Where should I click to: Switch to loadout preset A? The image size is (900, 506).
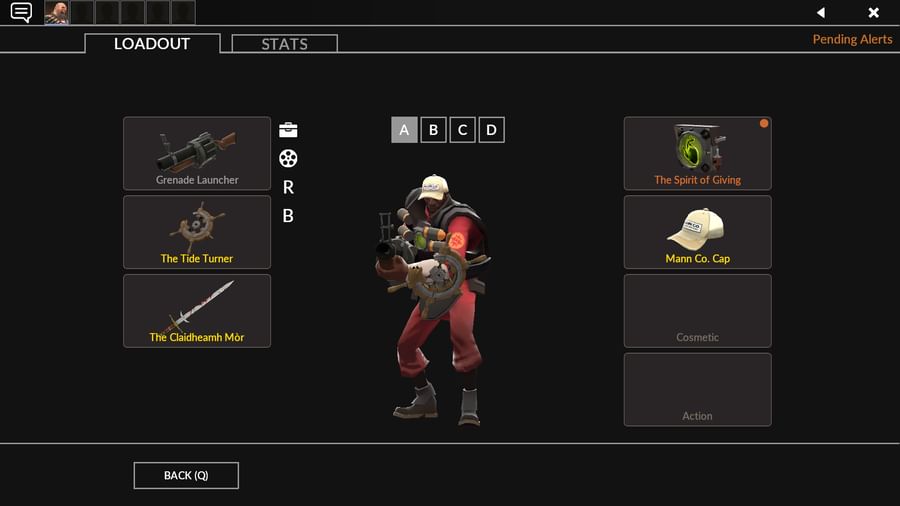pos(404,130)
